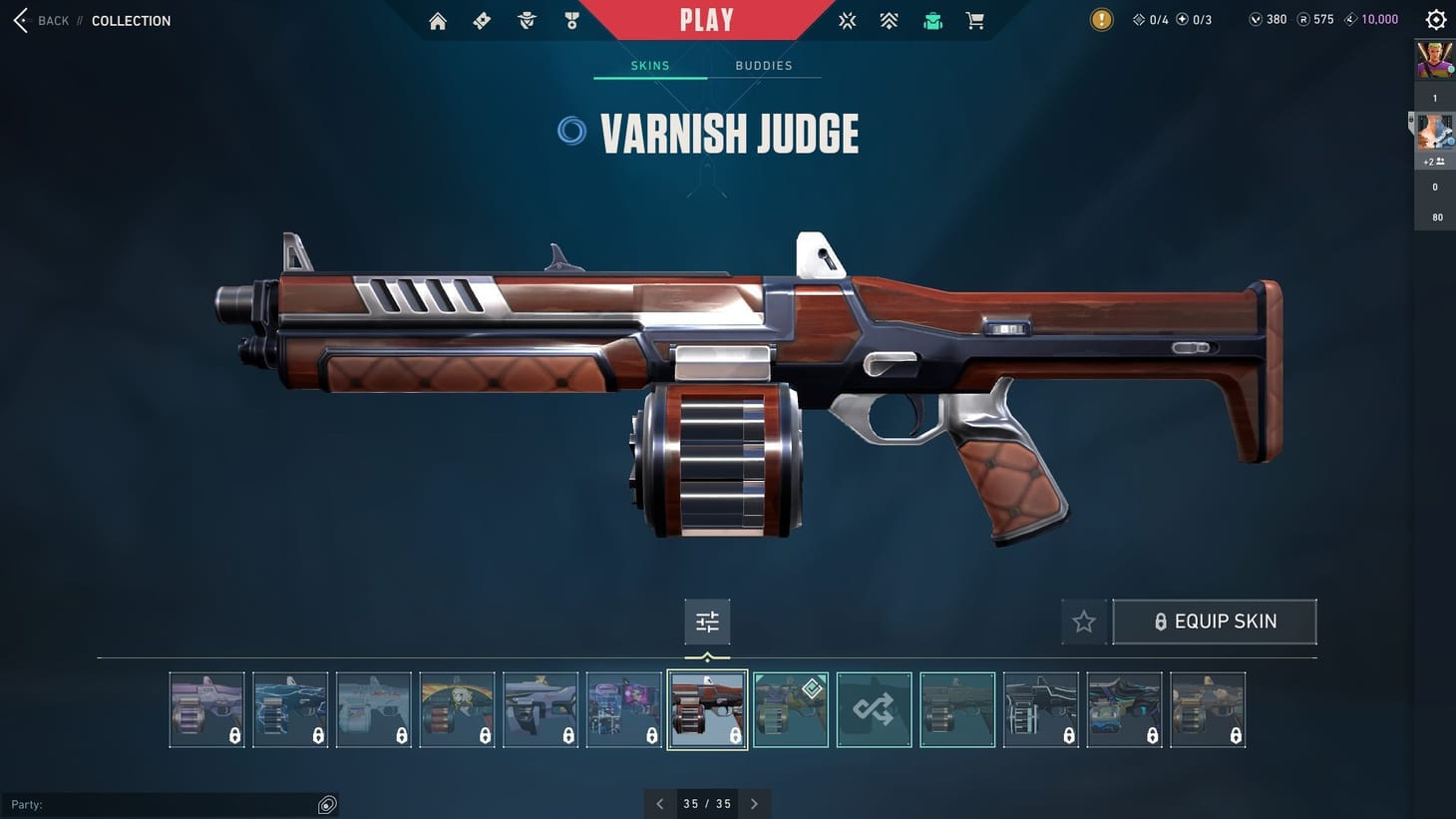Select the random variant shuffle thumbnail
Image resolution: width=1456 pixels, height=819 pixels.
click(x=874, y=709)
